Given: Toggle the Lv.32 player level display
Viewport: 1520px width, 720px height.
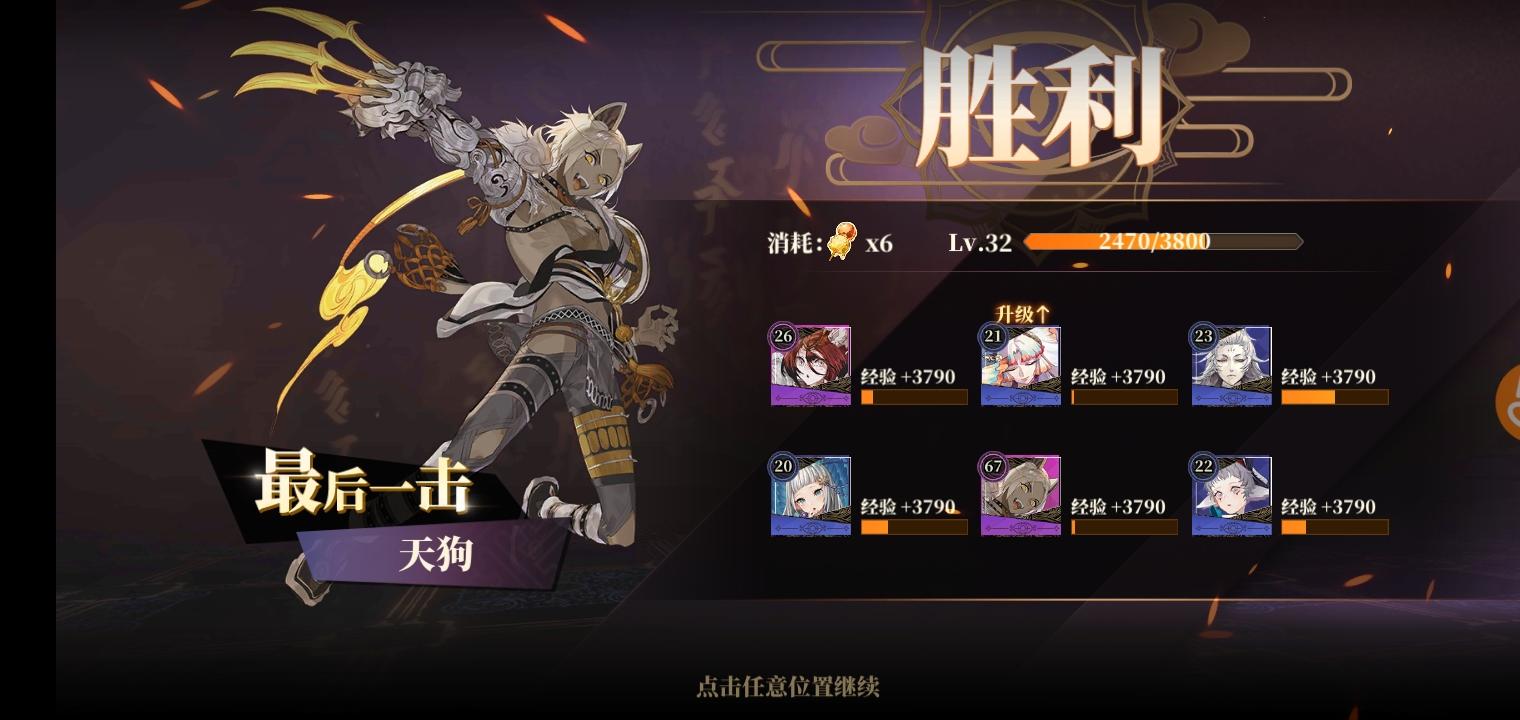Looking at the screenshot, I should pos(978,241).
